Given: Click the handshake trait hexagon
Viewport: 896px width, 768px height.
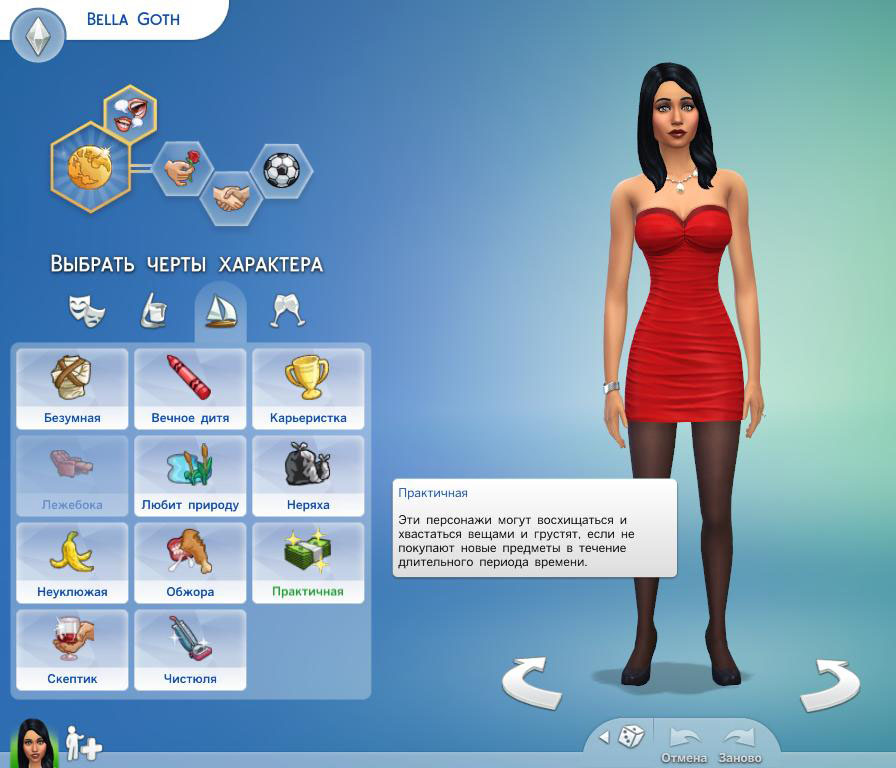Looking at the screenshot, I should (x=231, y=197).
